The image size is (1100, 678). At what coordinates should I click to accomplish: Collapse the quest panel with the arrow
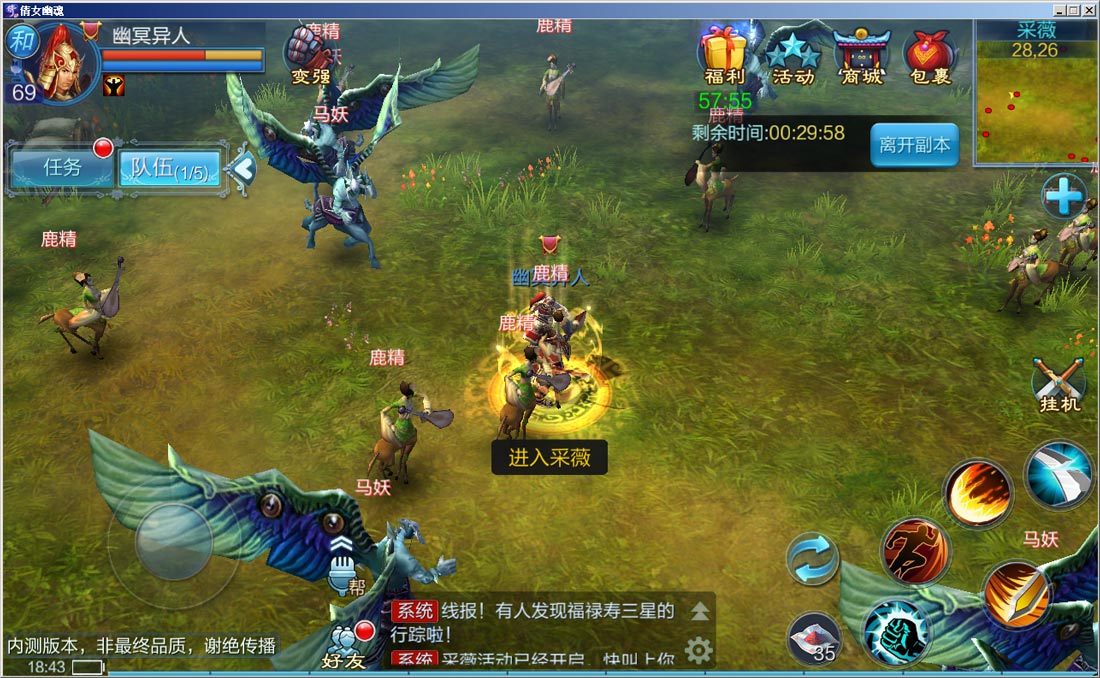[x=241, y=169]
